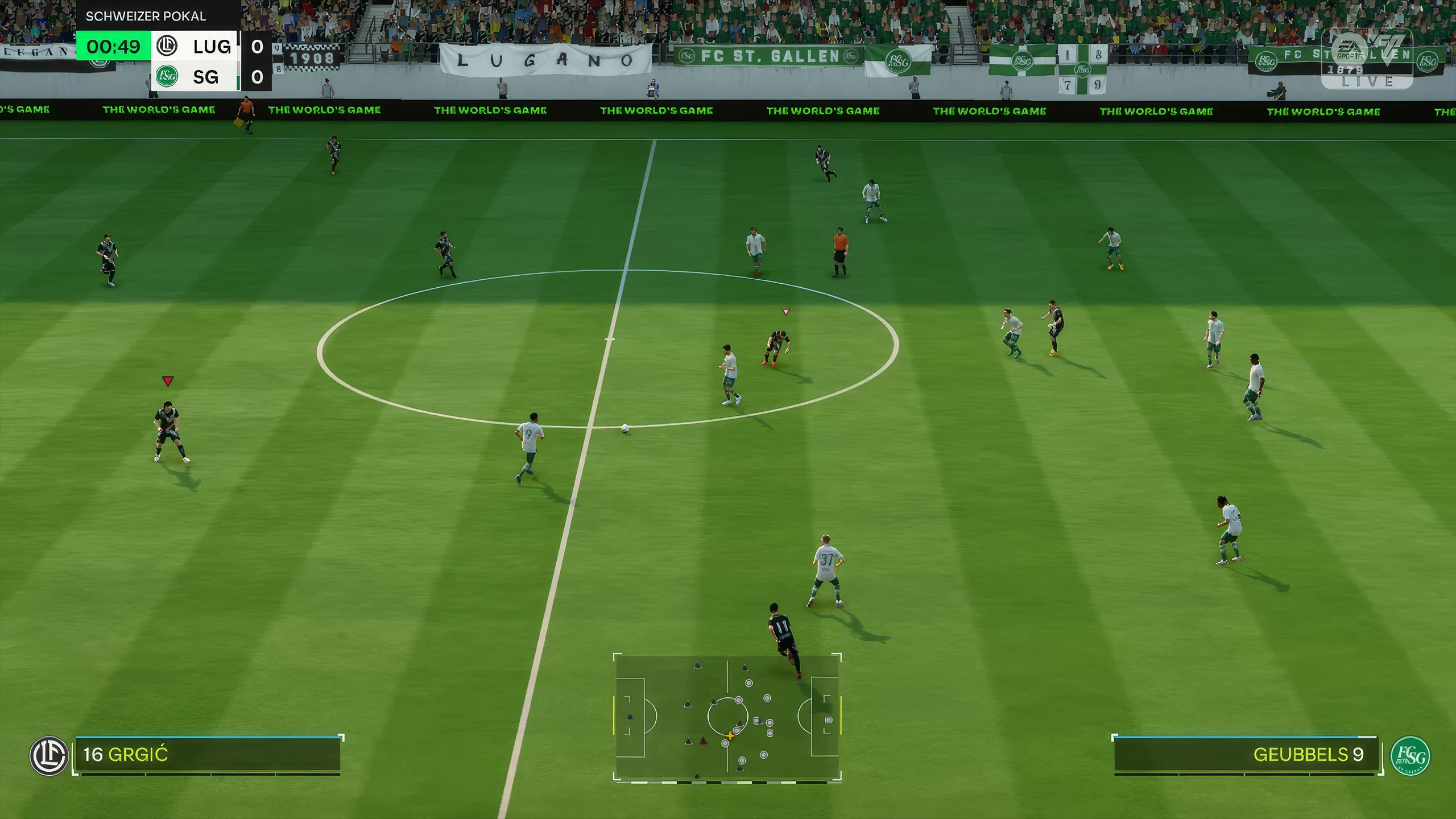
Task: Select the Geubbels 9 player name panel
Action: point(1246,755)
